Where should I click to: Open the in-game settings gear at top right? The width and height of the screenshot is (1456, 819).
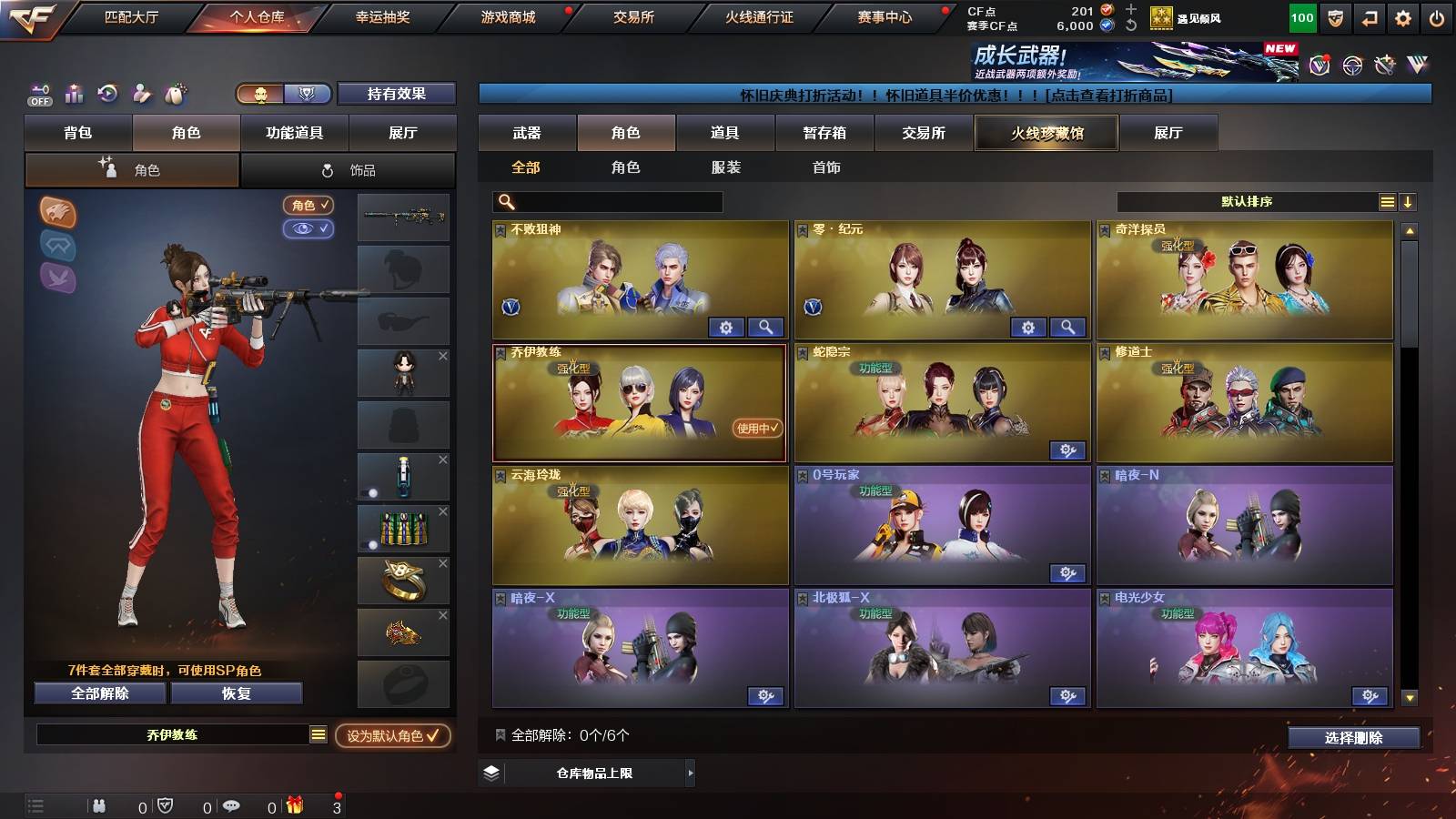point(1402,18)
